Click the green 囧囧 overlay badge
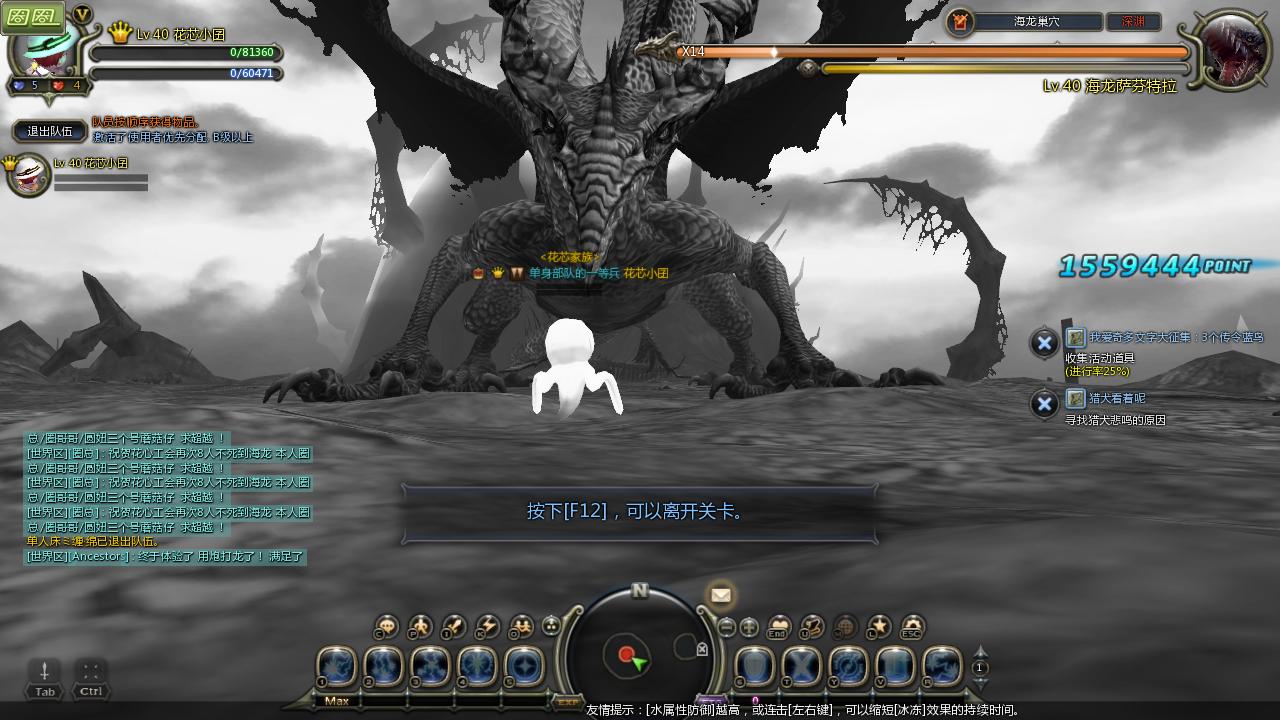Viewport: 1280px width, 720px height. pyautogui.click(x=32, y=16)
